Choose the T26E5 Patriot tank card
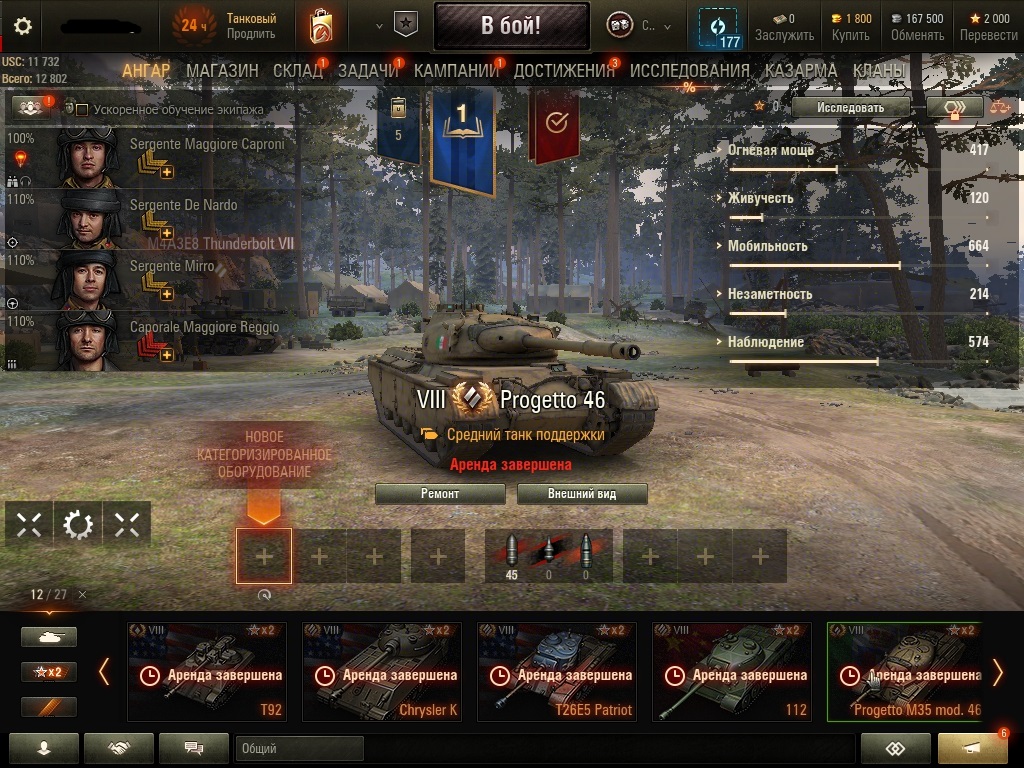 (x=557, y=671)
